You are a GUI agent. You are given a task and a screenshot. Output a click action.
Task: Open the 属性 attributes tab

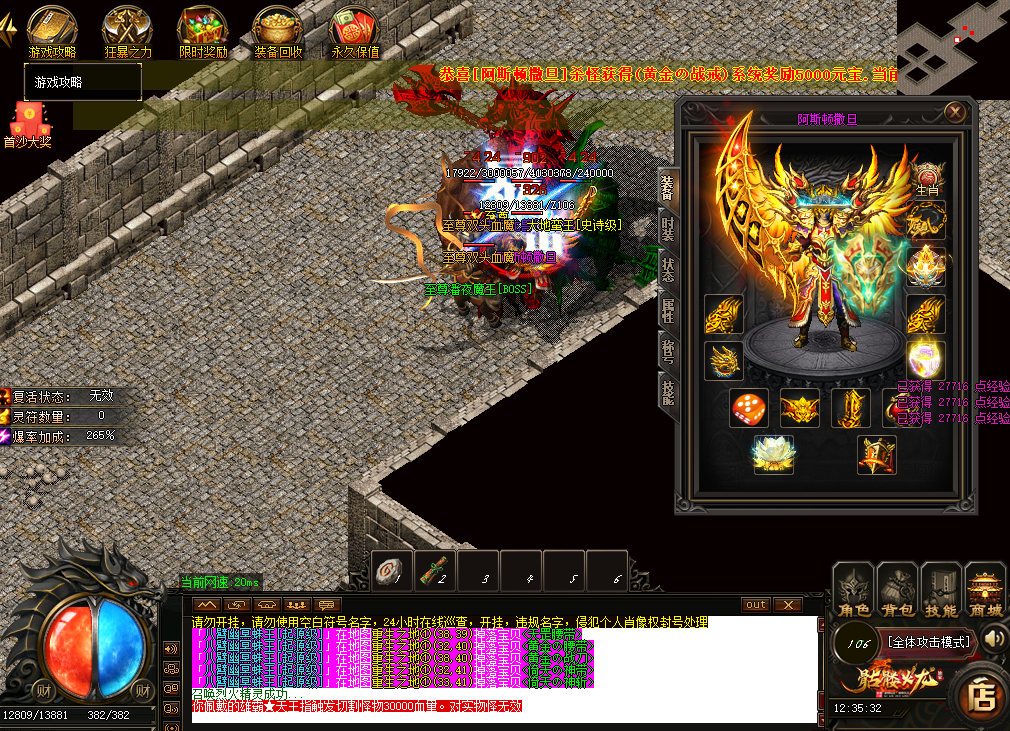click(668, 310)
